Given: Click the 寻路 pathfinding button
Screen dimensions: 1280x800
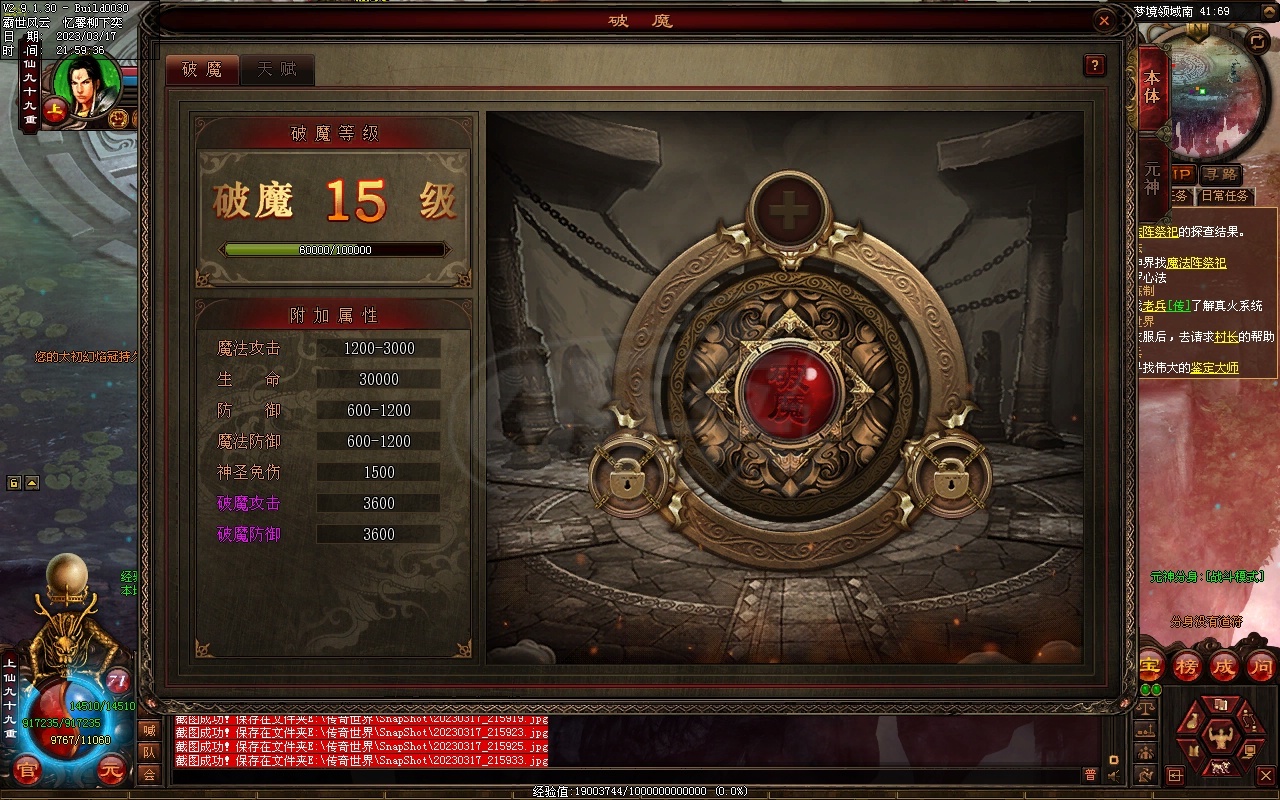Looking at the screenshot, I should [1222, 175].
